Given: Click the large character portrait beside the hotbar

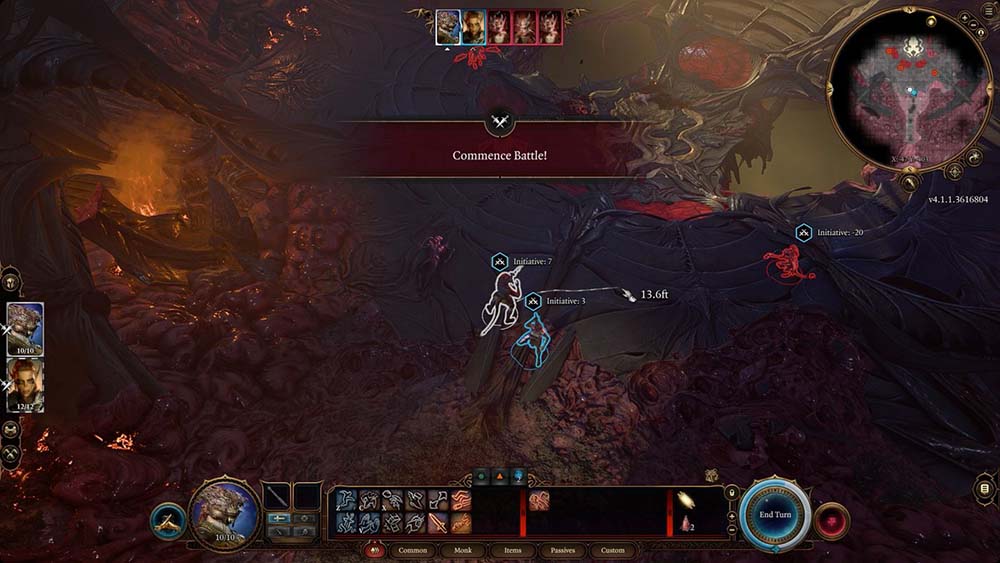Looking at the screenshot, I should [224, 513].
